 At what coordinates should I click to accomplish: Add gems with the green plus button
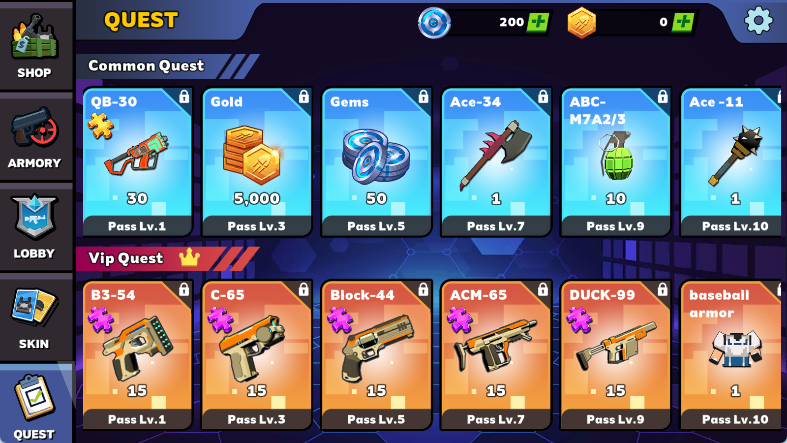pyautogui.click(x=538, y=22)
